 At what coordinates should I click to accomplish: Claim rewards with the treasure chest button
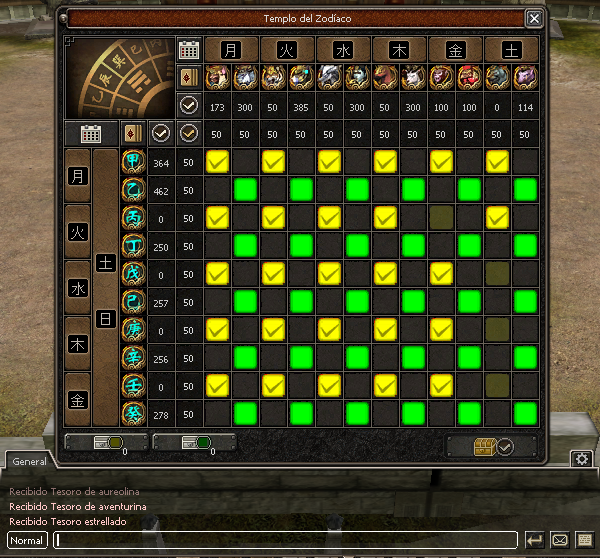tap(491, 446)
